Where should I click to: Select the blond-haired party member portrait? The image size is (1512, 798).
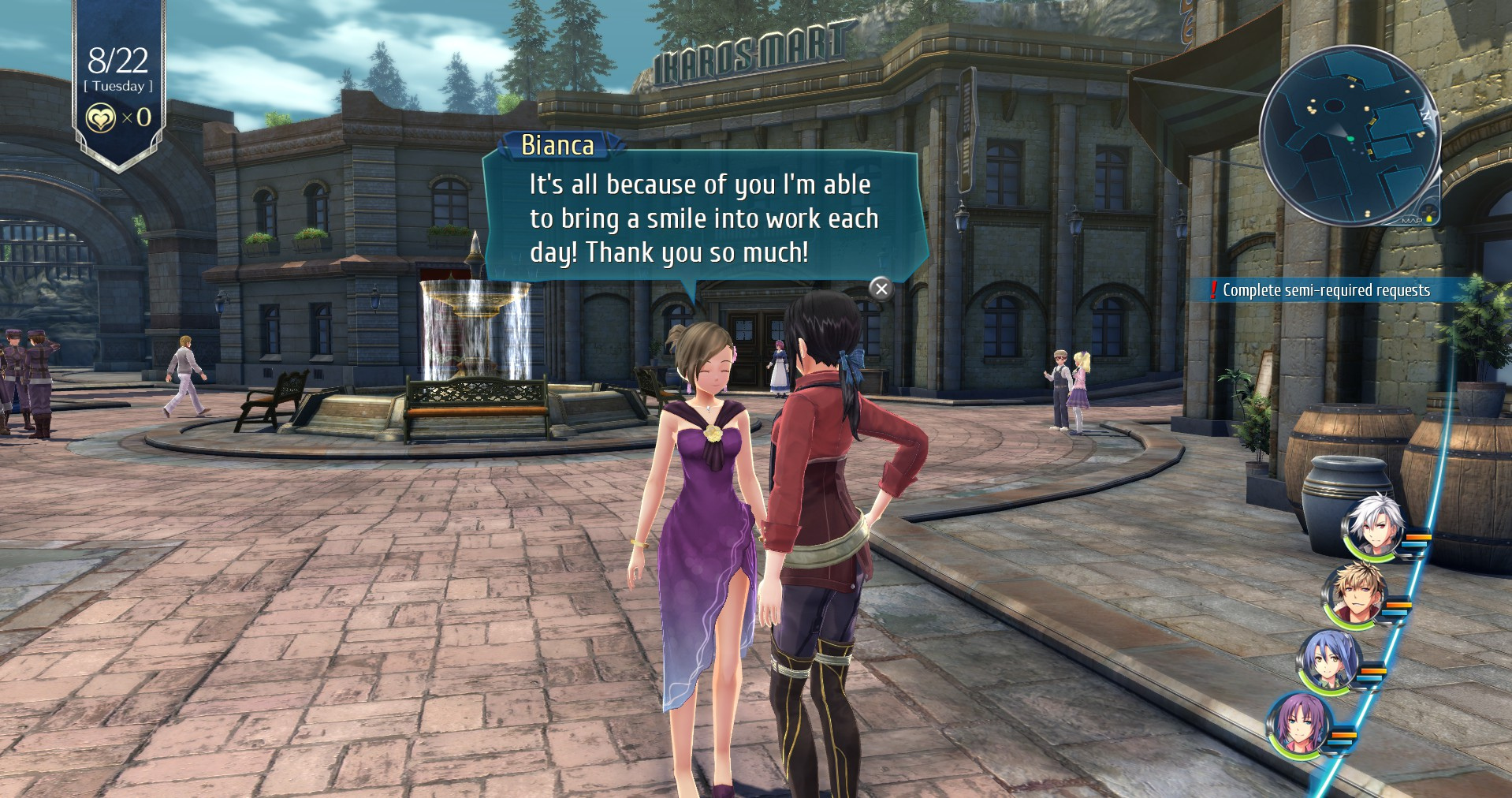tap(1354, 595)
